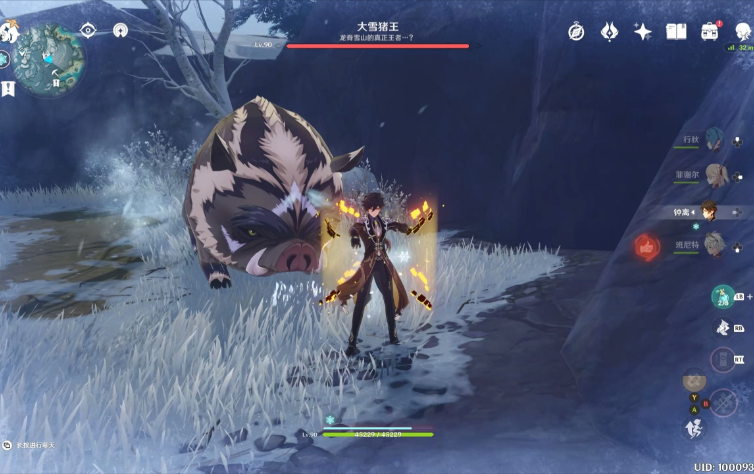The height and width of the screenshot is (474, 754).
Task: Open the backpack inventory icon
Action: pos(710,32)
